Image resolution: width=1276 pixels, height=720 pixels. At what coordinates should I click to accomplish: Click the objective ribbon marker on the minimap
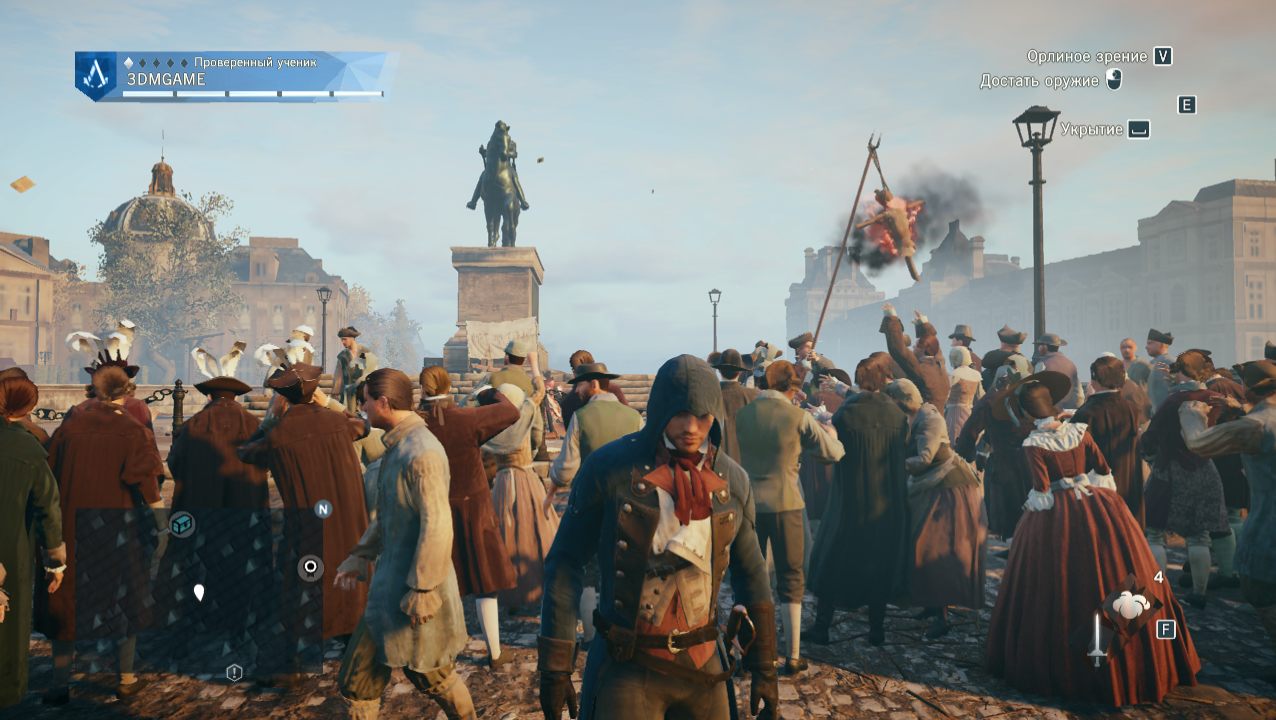311,568
